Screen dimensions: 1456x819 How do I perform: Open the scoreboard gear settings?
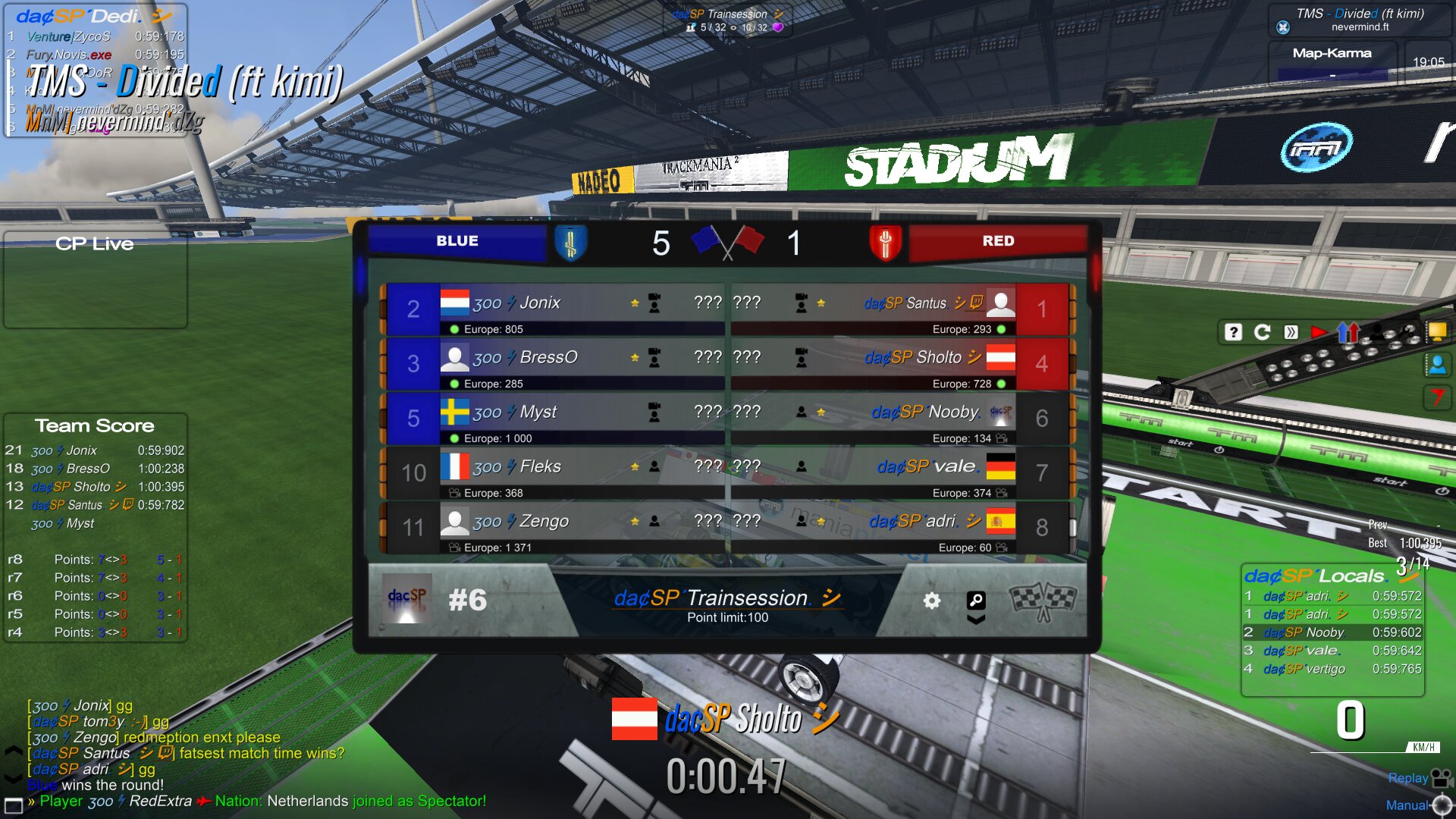pos(931,601)
